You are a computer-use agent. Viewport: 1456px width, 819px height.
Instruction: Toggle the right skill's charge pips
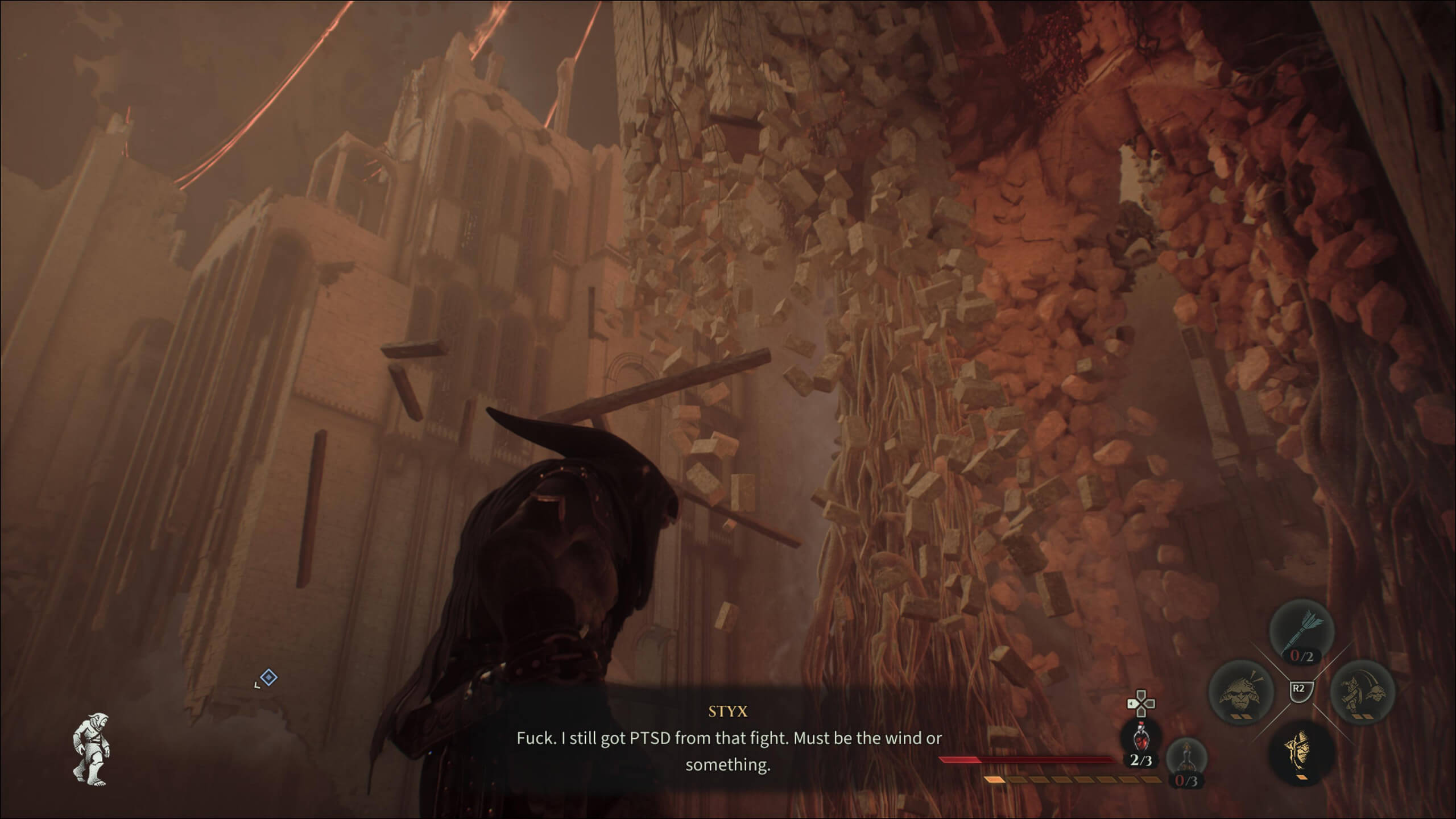click(1362, 716)
